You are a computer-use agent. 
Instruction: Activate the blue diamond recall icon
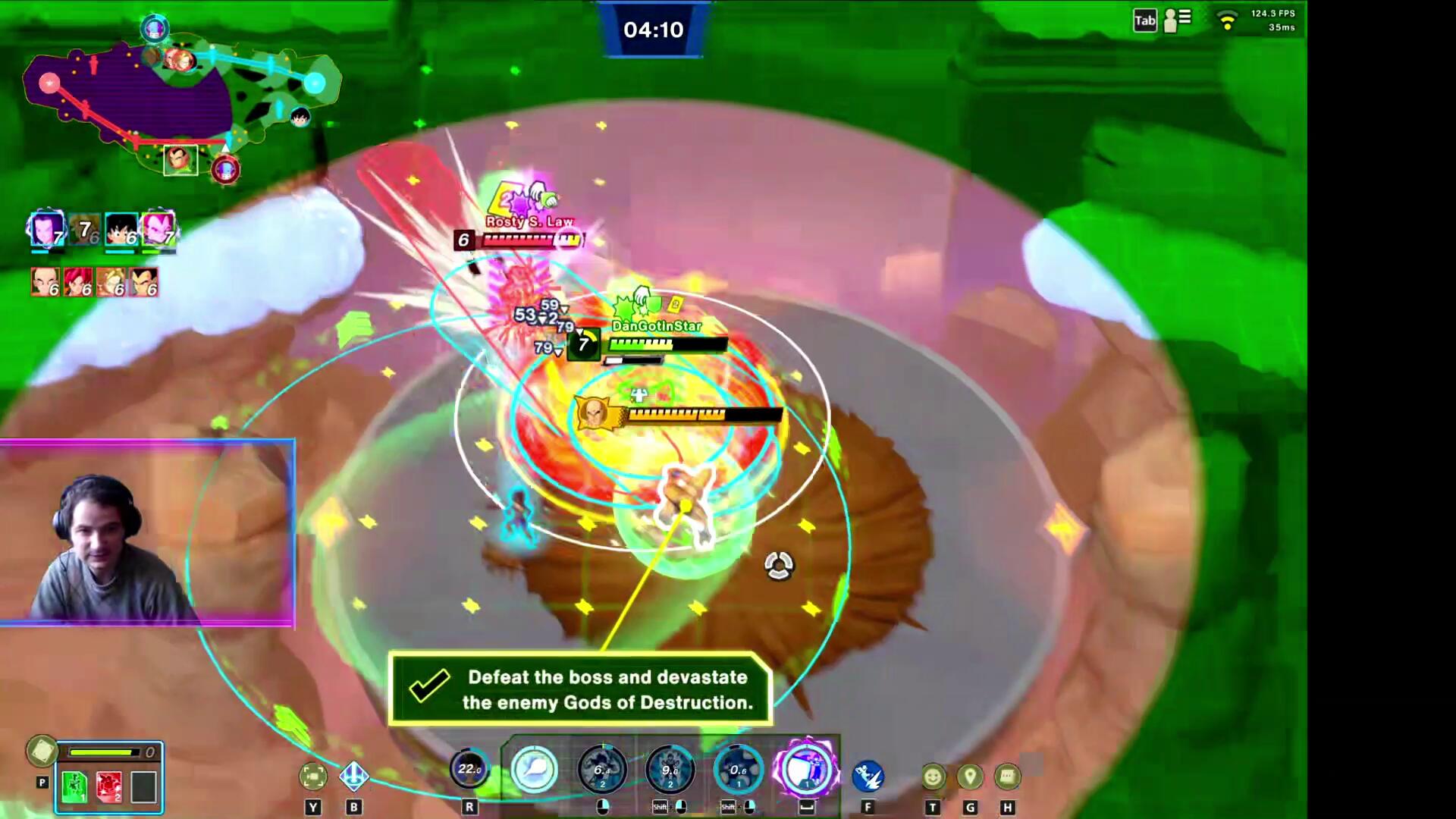353,776
